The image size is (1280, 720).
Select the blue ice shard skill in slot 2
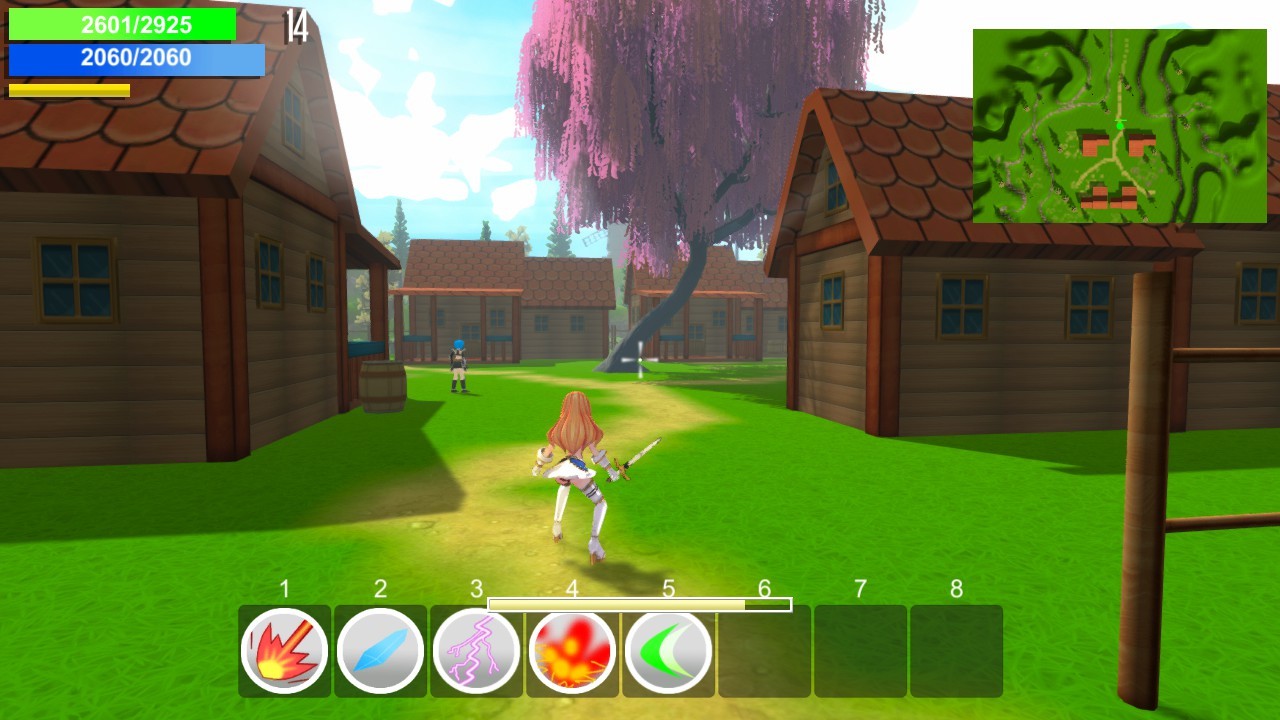(379, 650)
